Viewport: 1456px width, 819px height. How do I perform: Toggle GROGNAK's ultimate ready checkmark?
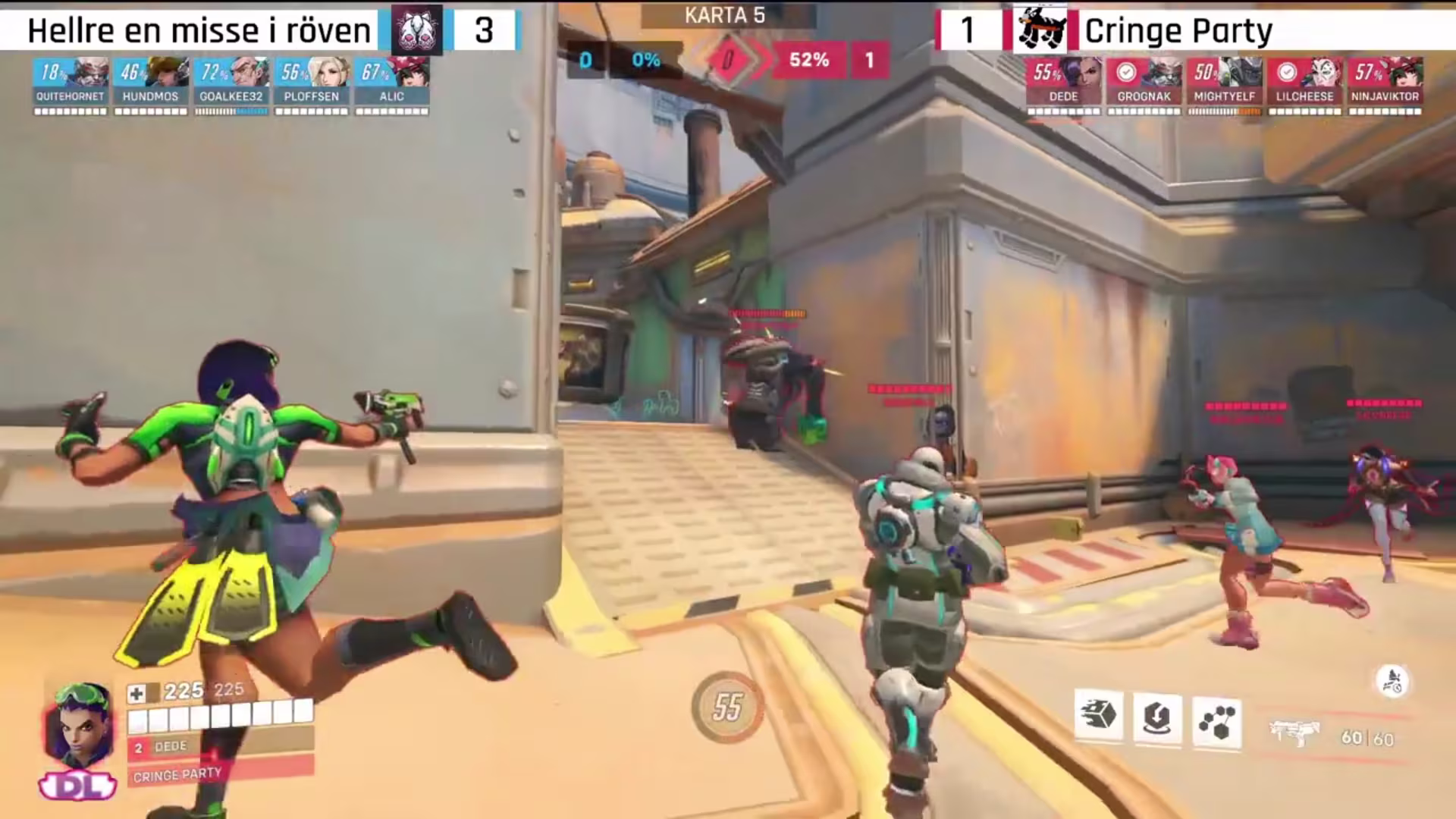point(1126,71)
